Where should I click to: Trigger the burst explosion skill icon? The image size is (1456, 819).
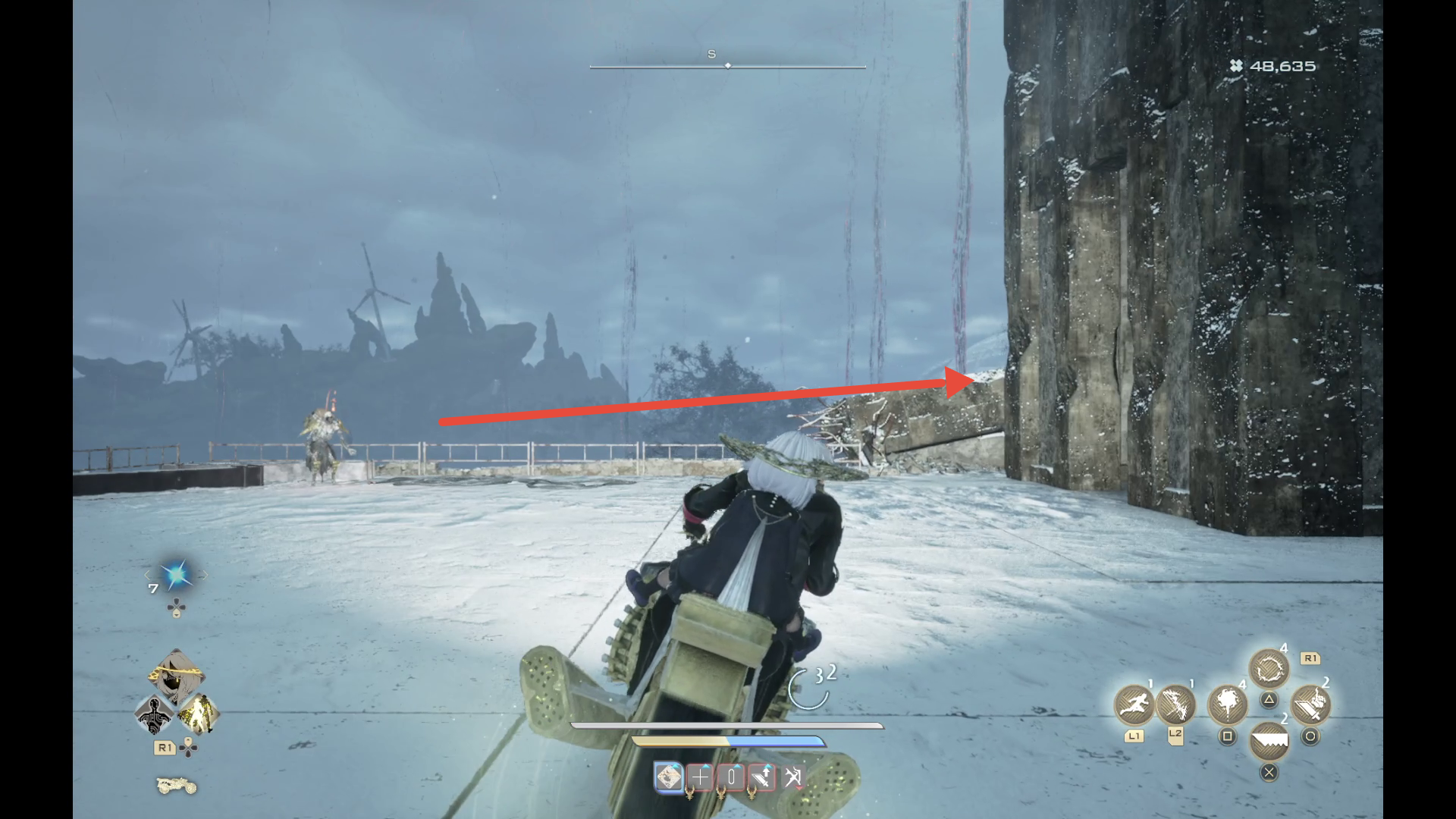click(1227, 704)
